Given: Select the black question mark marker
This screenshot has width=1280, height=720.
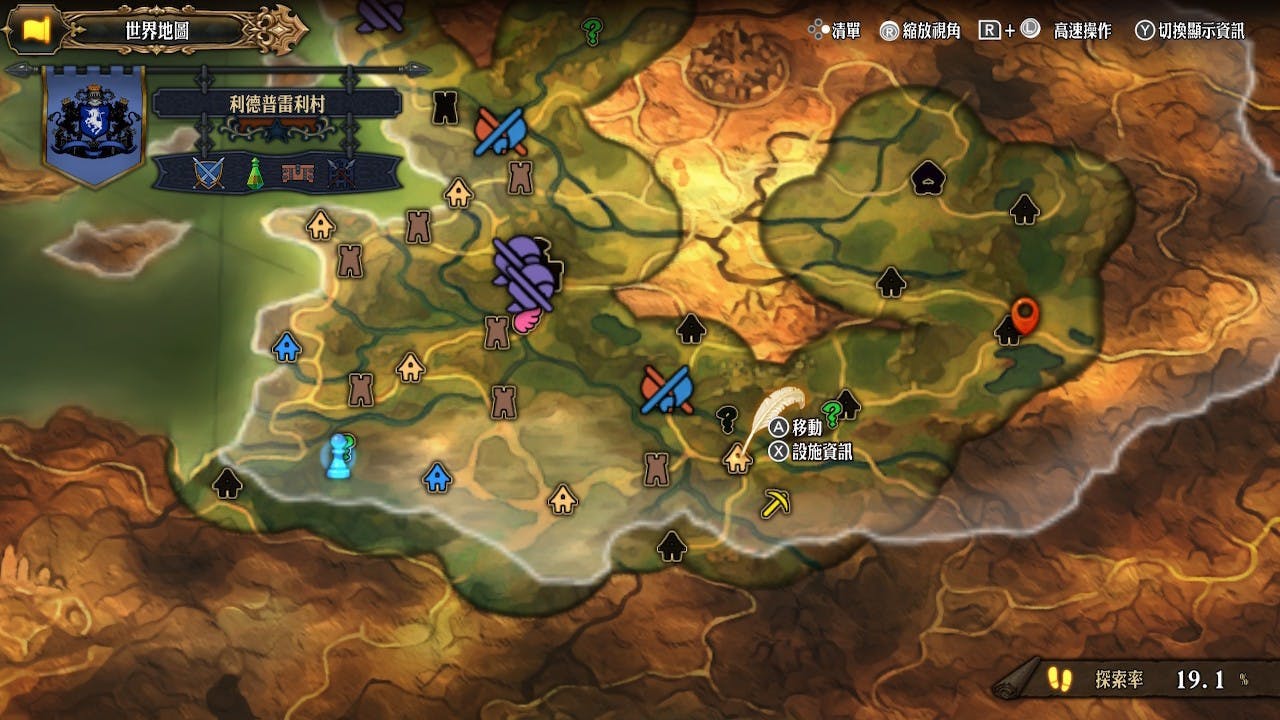Looking at the screenshot, I should [728, 416].
